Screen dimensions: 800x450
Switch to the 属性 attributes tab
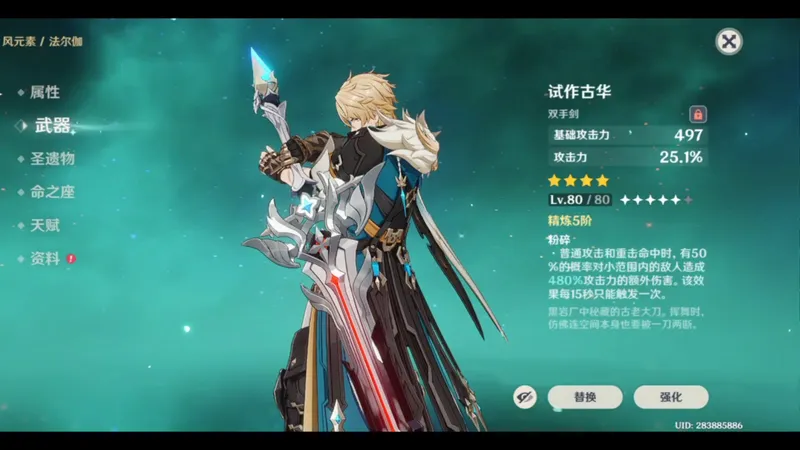click(44, 92)
